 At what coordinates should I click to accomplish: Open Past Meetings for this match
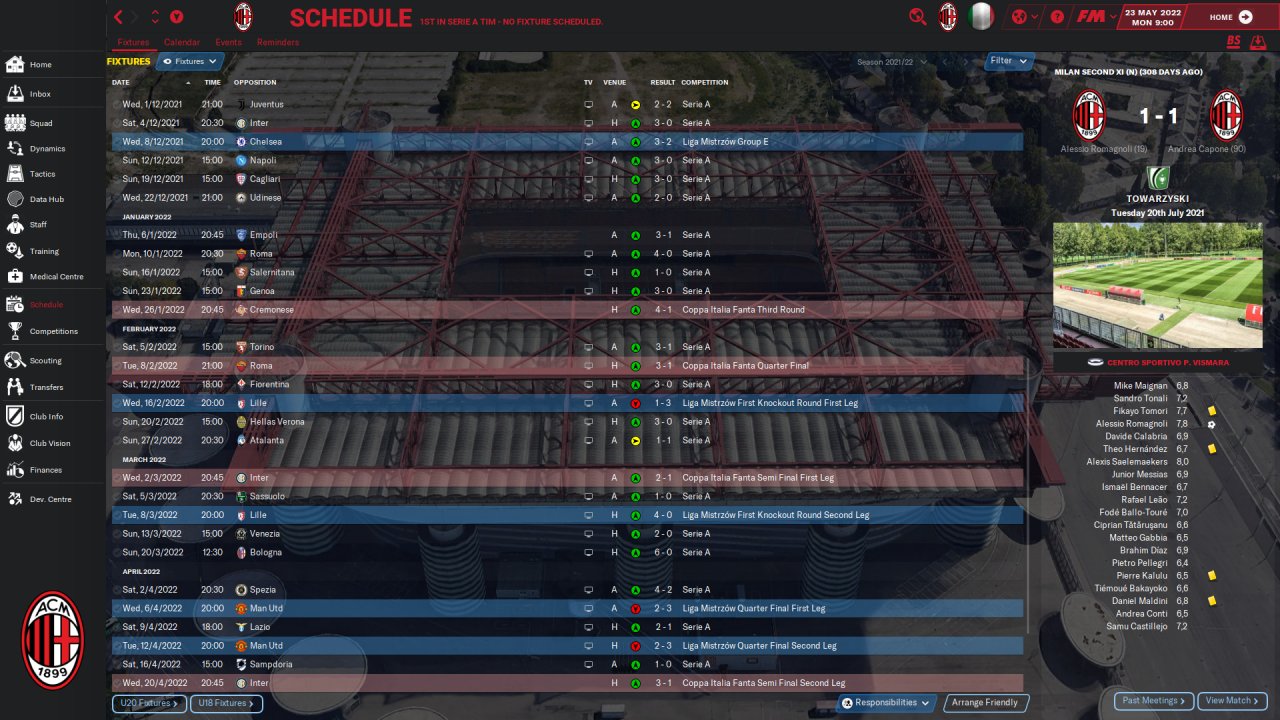pyautogui.click(x=1153, y=701)
